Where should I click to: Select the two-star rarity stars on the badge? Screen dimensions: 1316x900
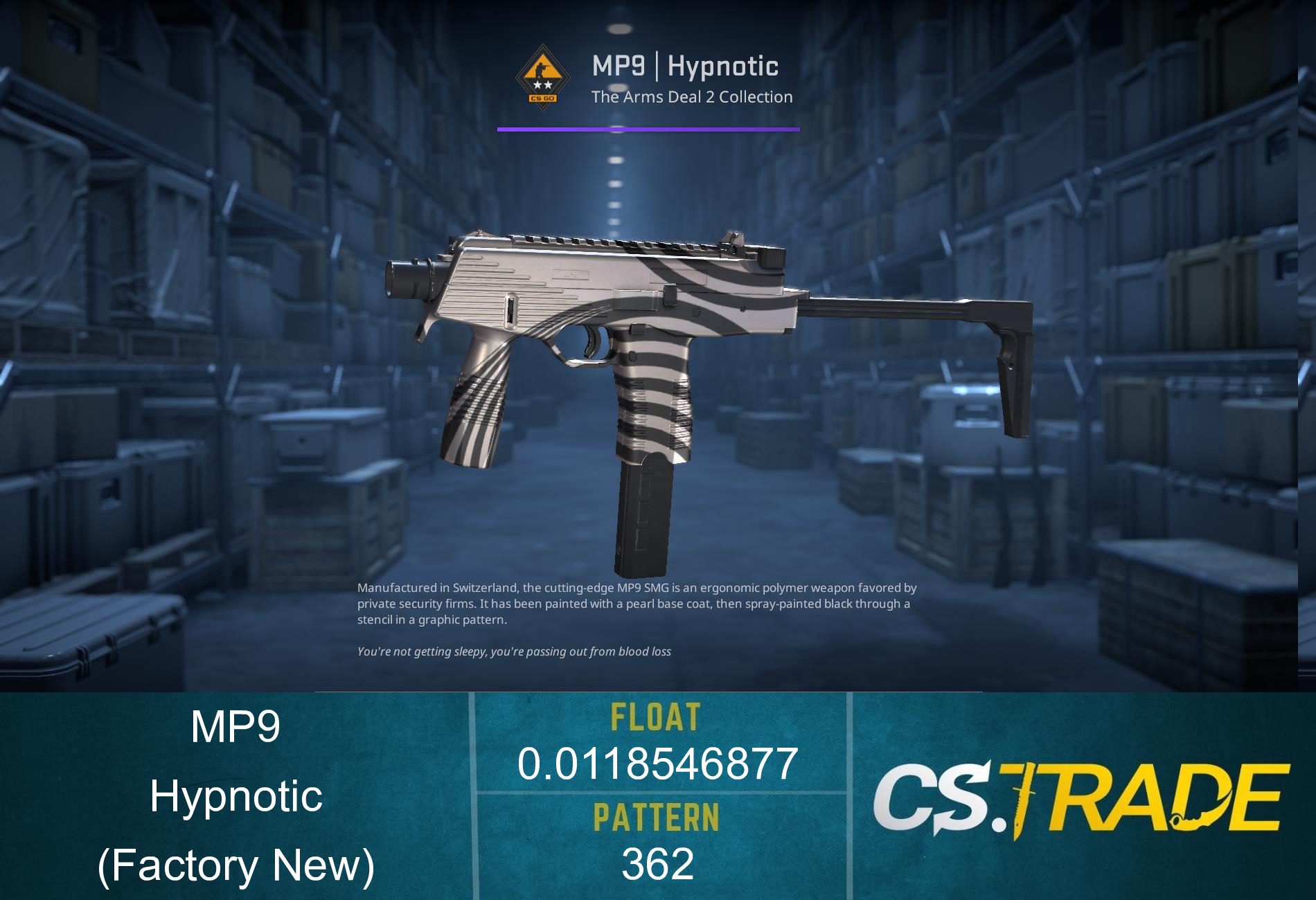pyautogui.click(x=542, y=85)
